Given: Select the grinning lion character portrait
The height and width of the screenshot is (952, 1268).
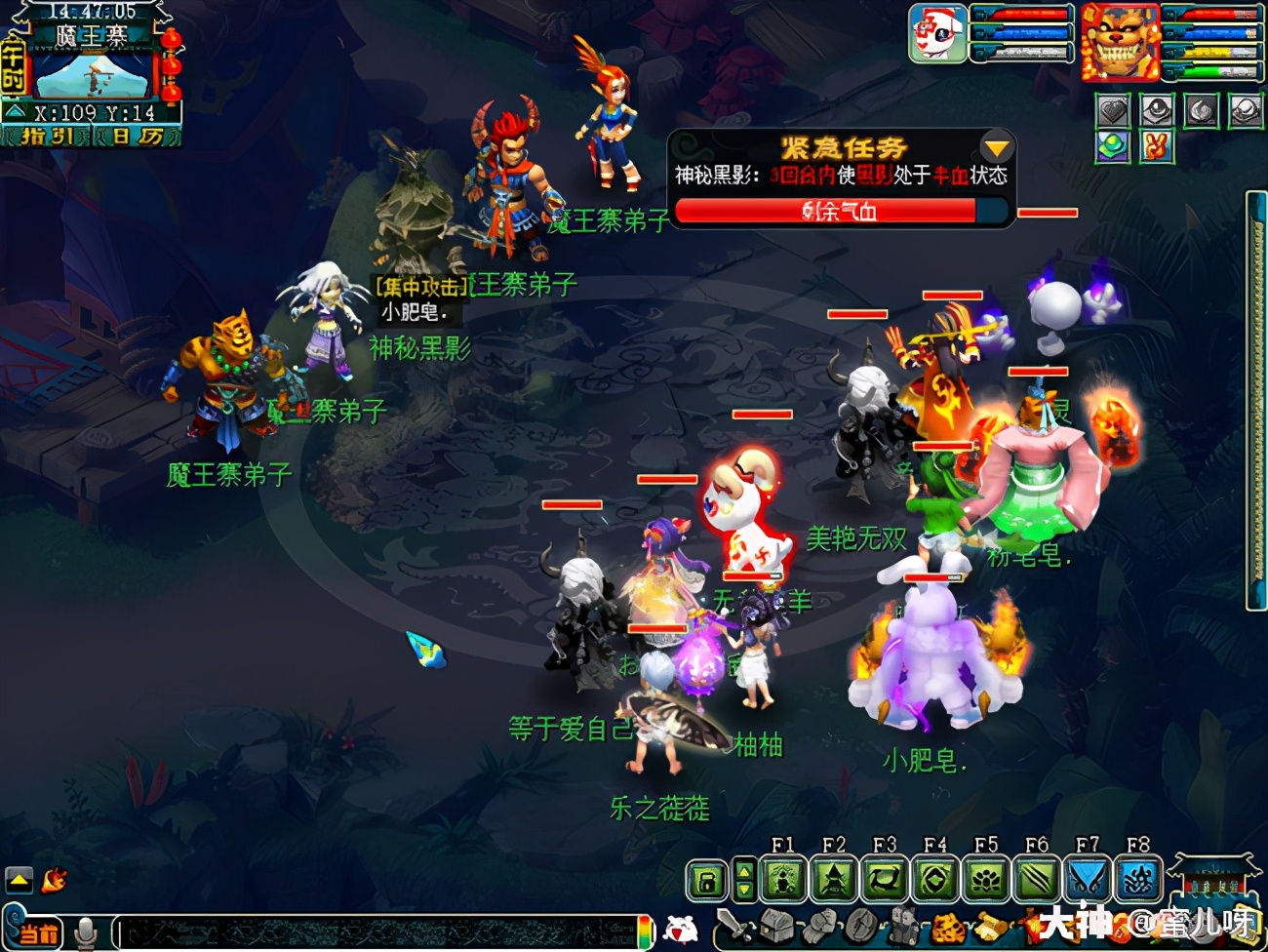Looking at the screenshot, I should (x=1119, y=42).
